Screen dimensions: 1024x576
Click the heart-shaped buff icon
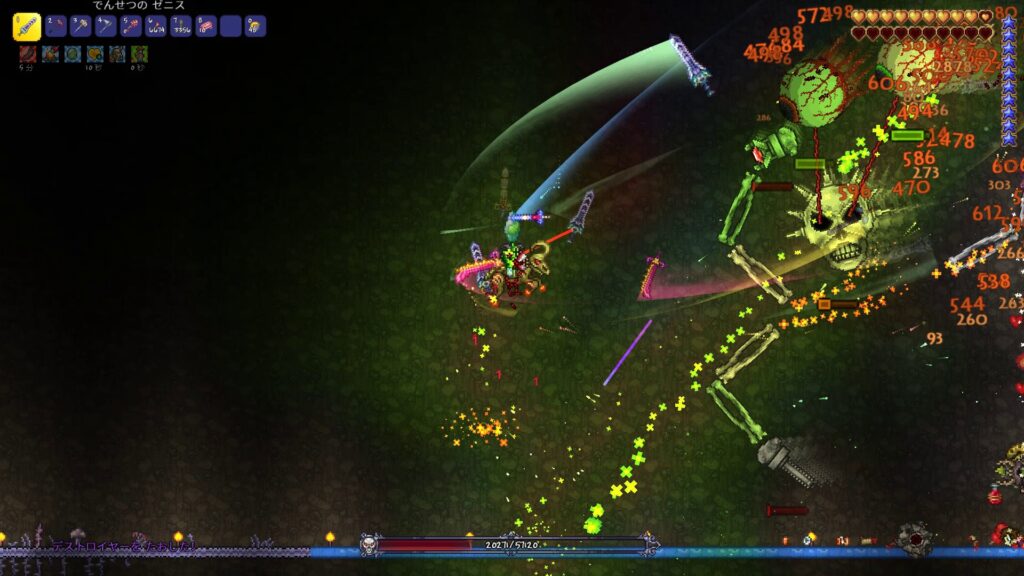96,54
